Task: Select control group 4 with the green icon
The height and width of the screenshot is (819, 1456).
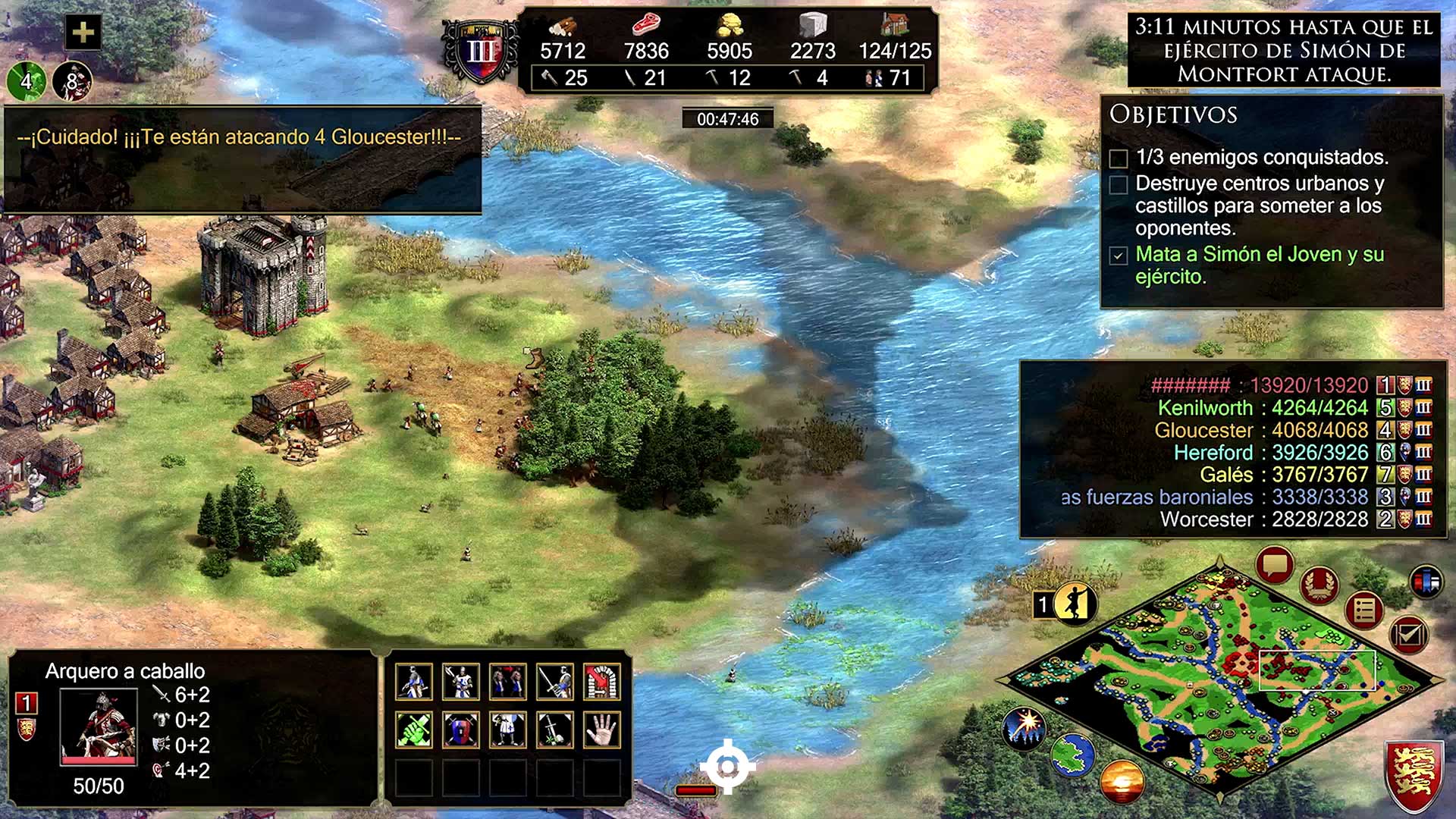Action: 27,81
